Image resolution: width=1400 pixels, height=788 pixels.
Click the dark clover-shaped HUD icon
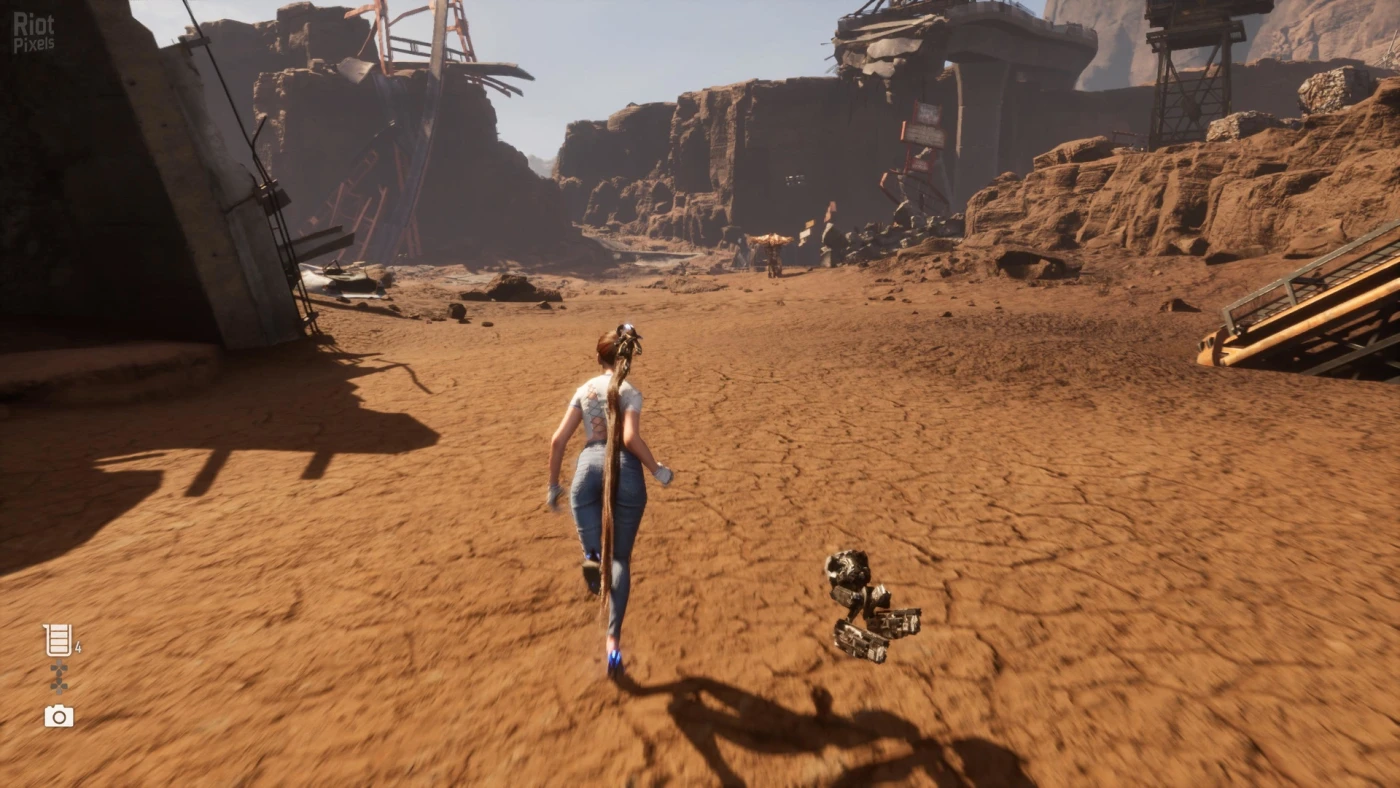coord(59,678)
